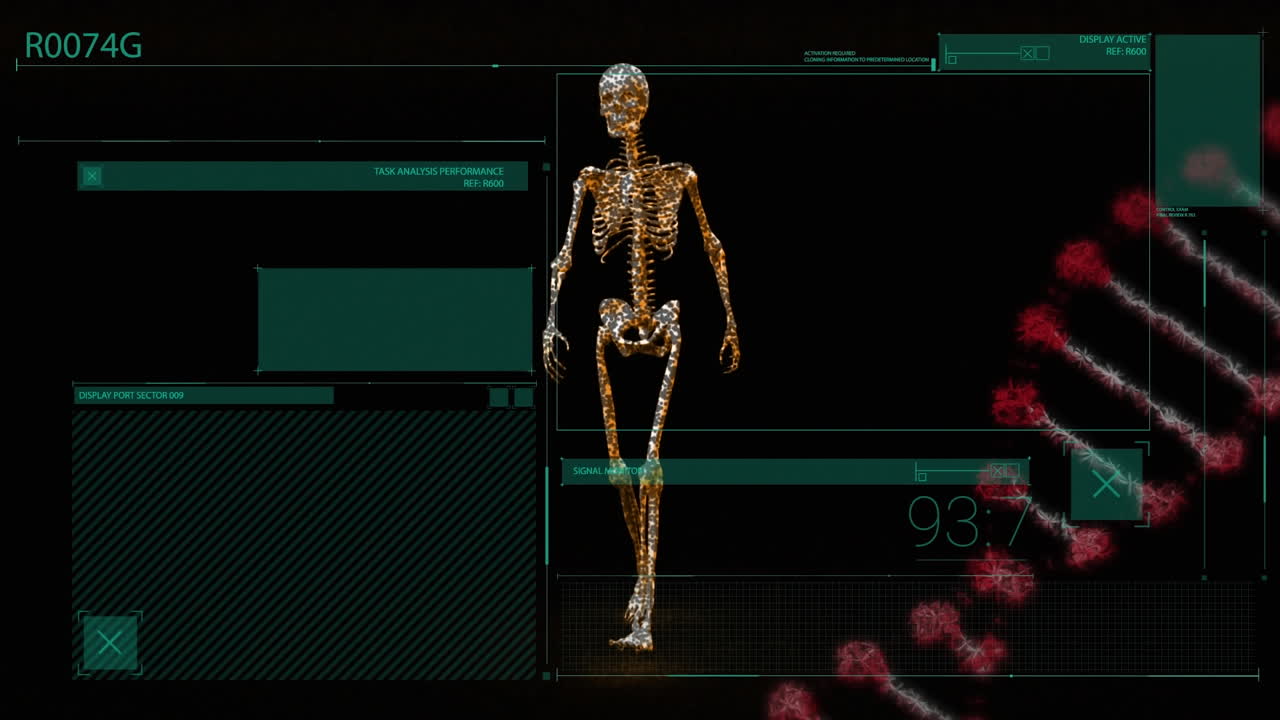Close the Signal Monitor bar

[x=997, y=471]
